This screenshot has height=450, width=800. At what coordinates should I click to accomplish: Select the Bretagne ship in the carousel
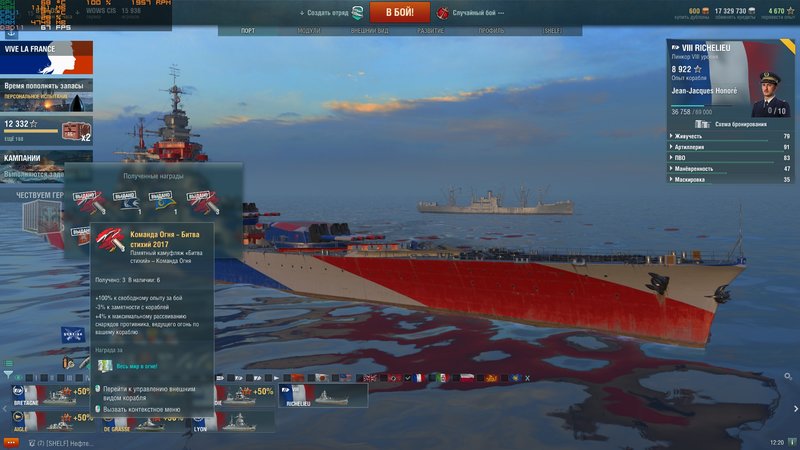point(48,396)
